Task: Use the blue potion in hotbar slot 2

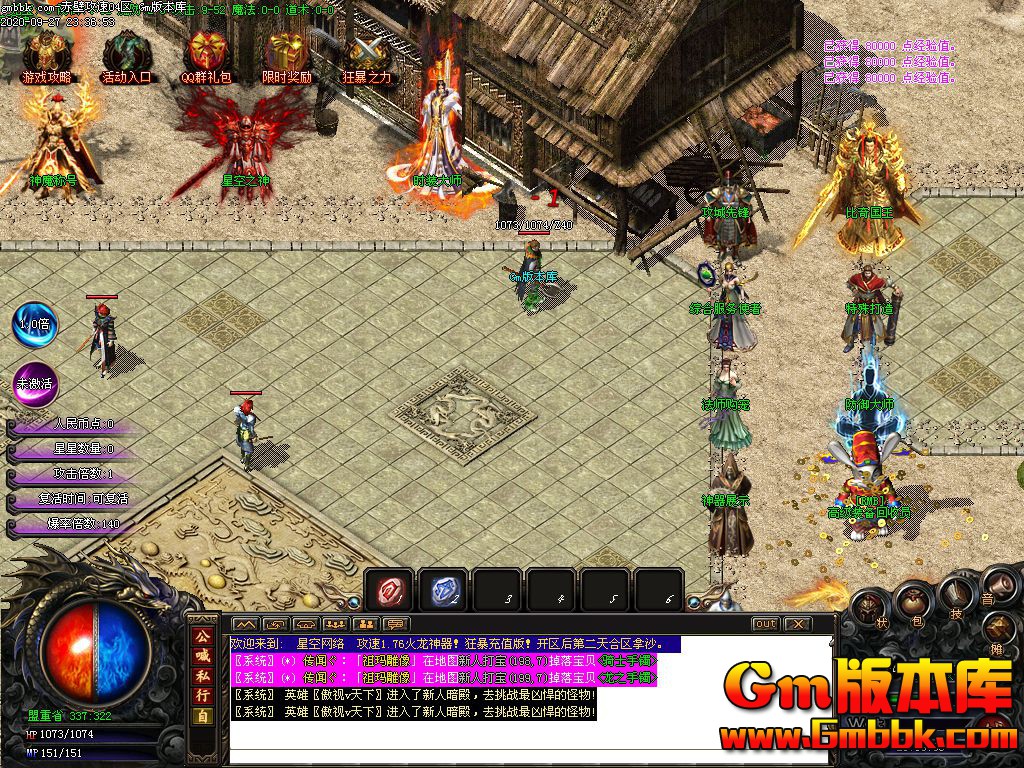Action: (x=442, y=591)
